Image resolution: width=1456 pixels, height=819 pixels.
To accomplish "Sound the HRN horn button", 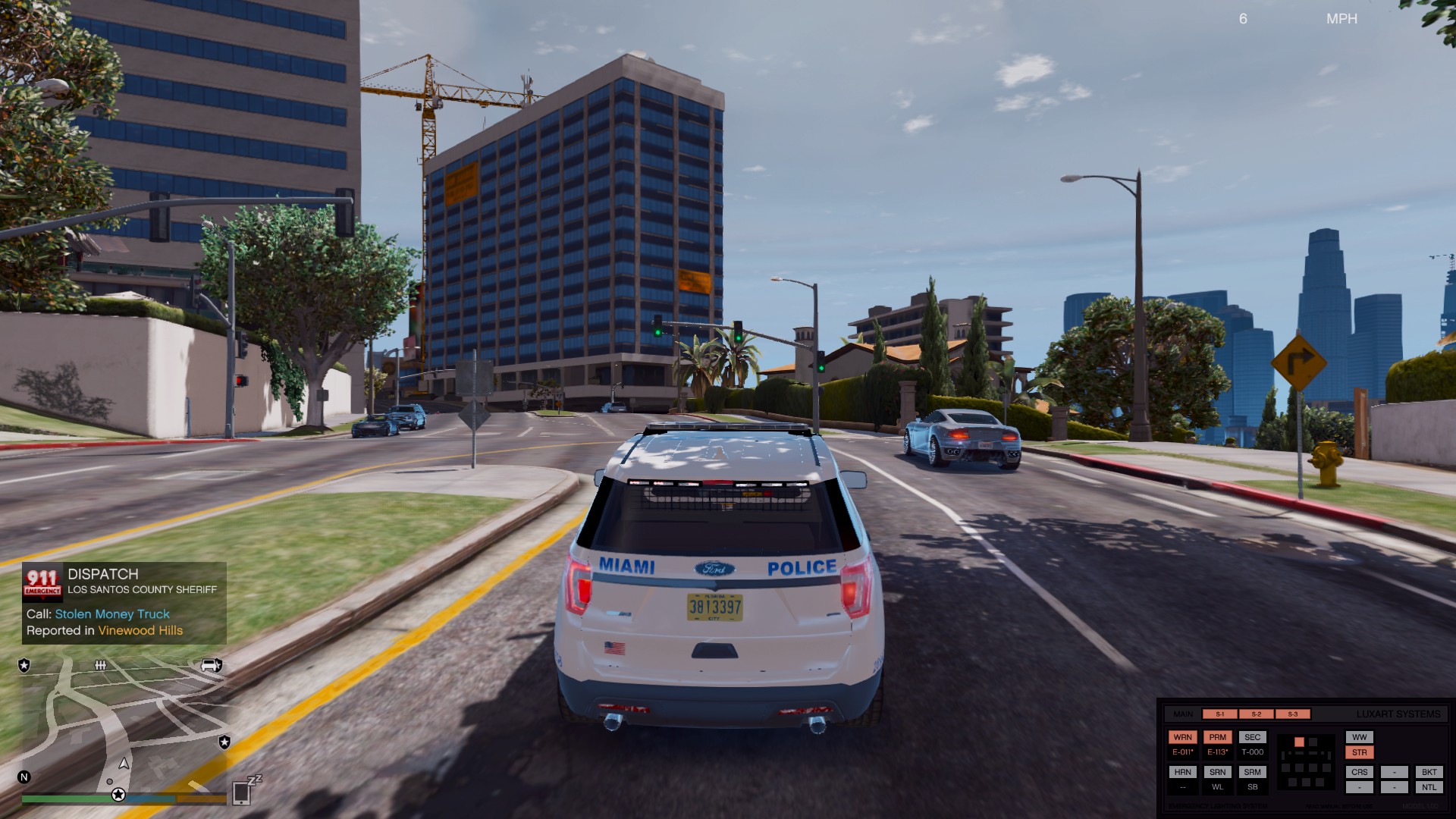I will click(x=1182, y=772).
